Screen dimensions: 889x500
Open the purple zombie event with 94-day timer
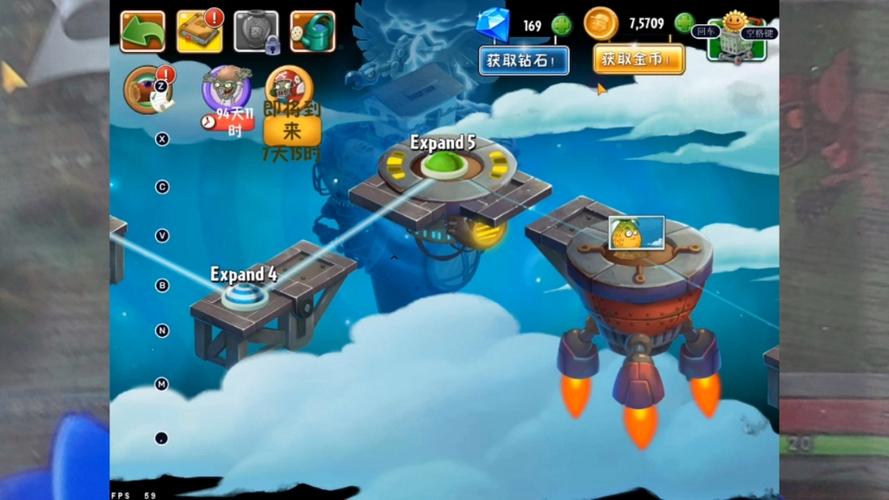(x=226, y=90)
